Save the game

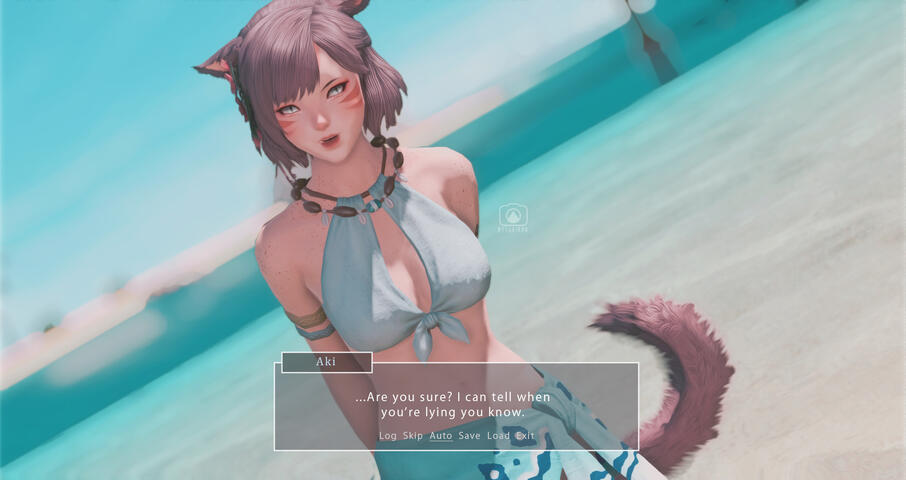[469, 436]
